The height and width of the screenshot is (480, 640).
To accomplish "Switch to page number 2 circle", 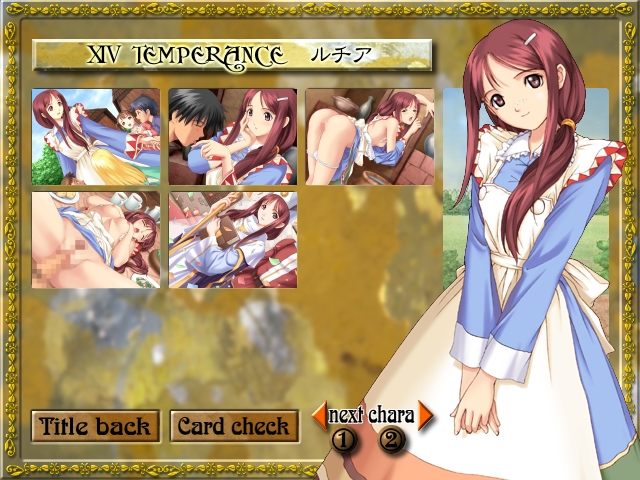I will tap(391, 438).
